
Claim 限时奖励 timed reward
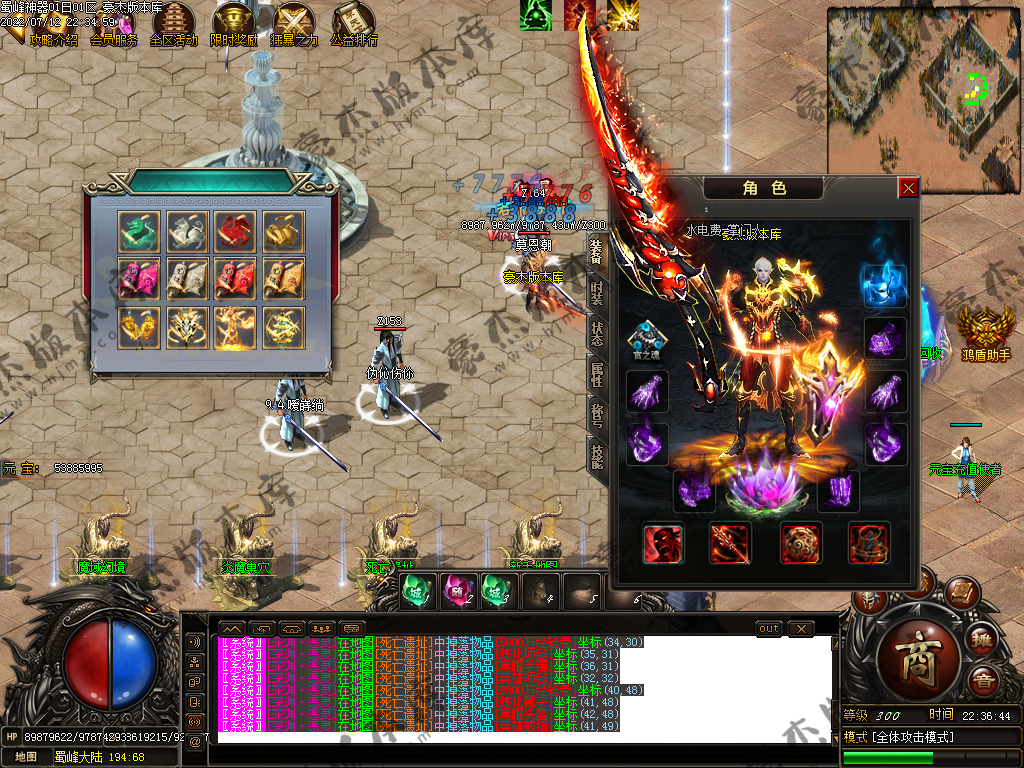[x=233, y=25]
